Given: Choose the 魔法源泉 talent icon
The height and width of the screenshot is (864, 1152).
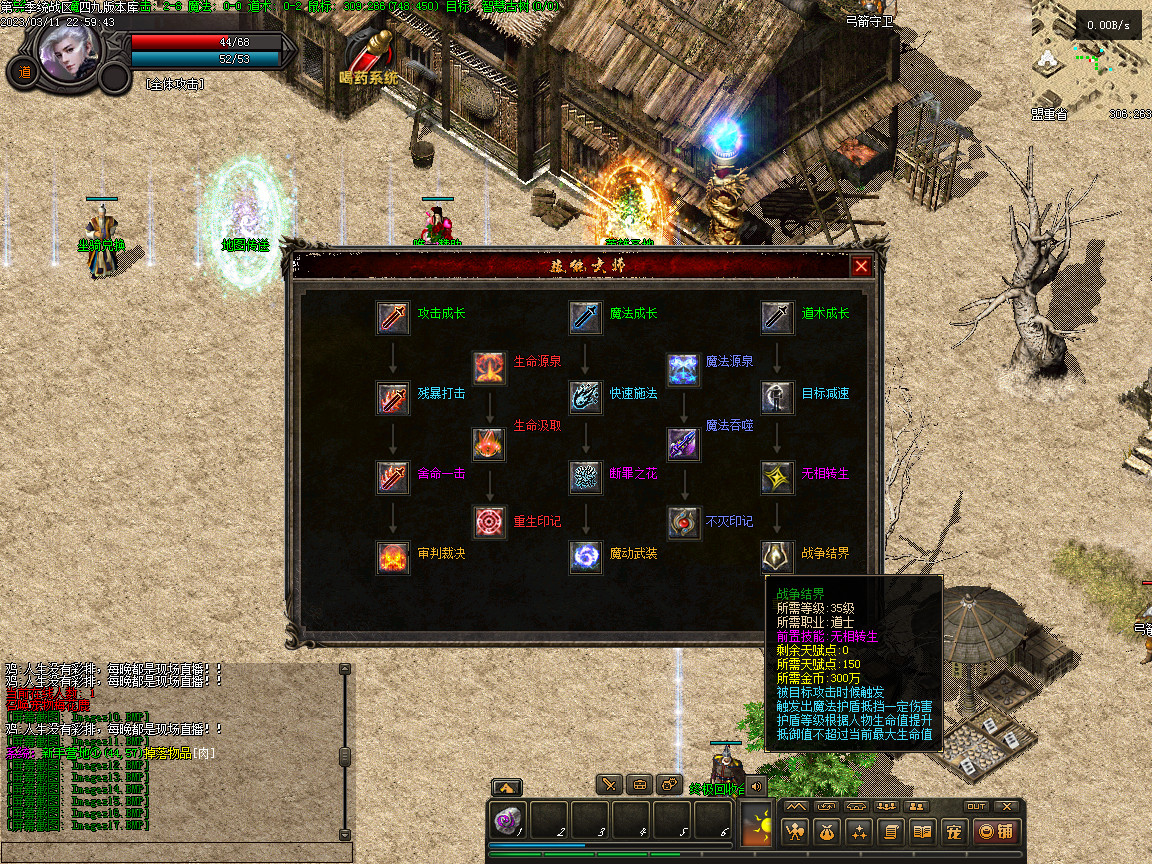Looking at the screenshot, I should (x=683, y=366).
